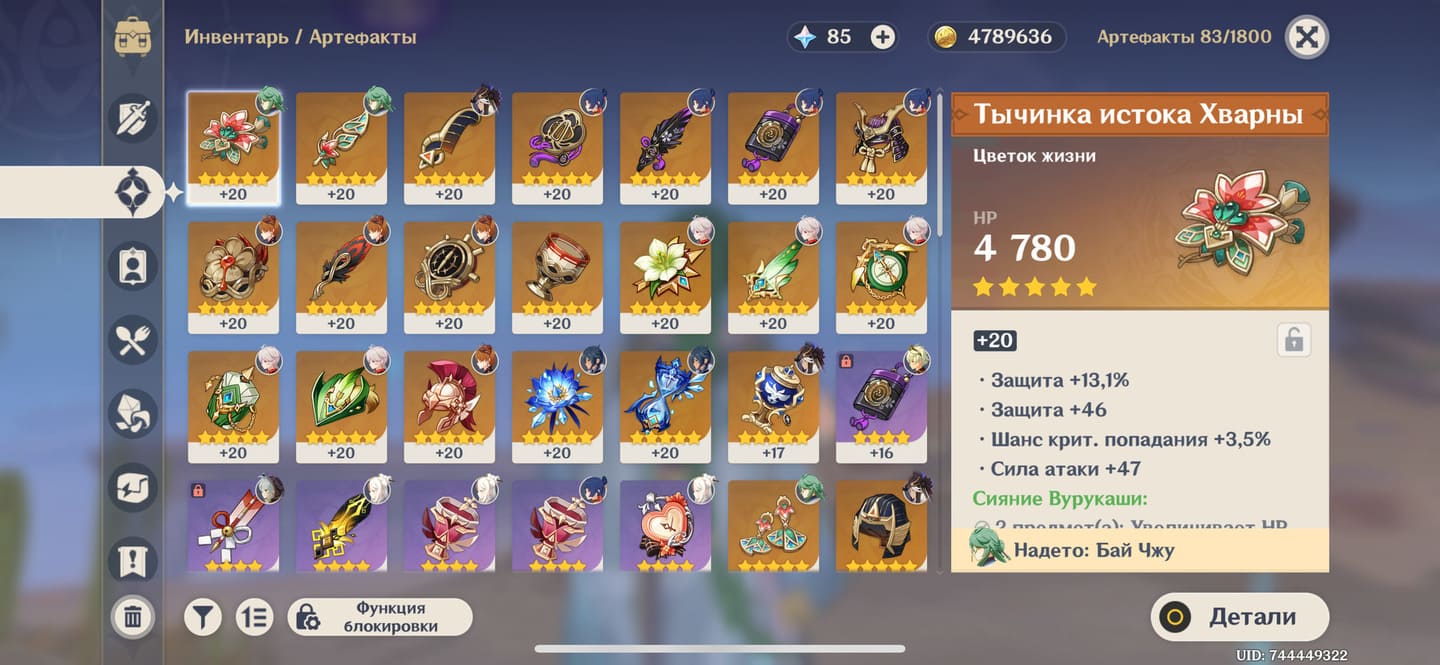
Task: Switch to the weapons tab
Action: (133, 117)
